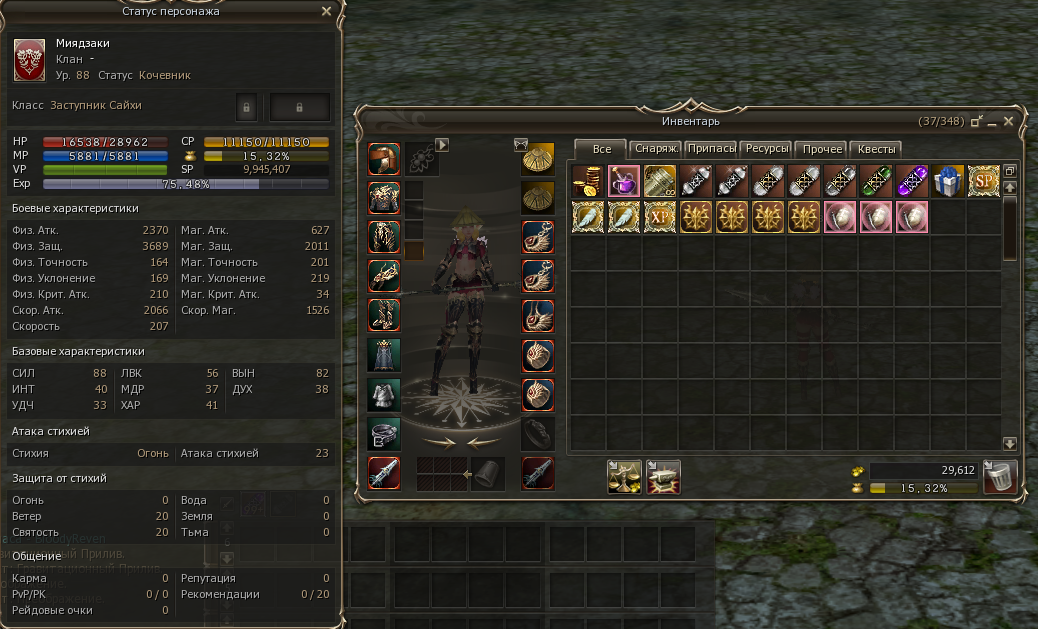Select the gold coins stack in inventory

pos(588,181)
